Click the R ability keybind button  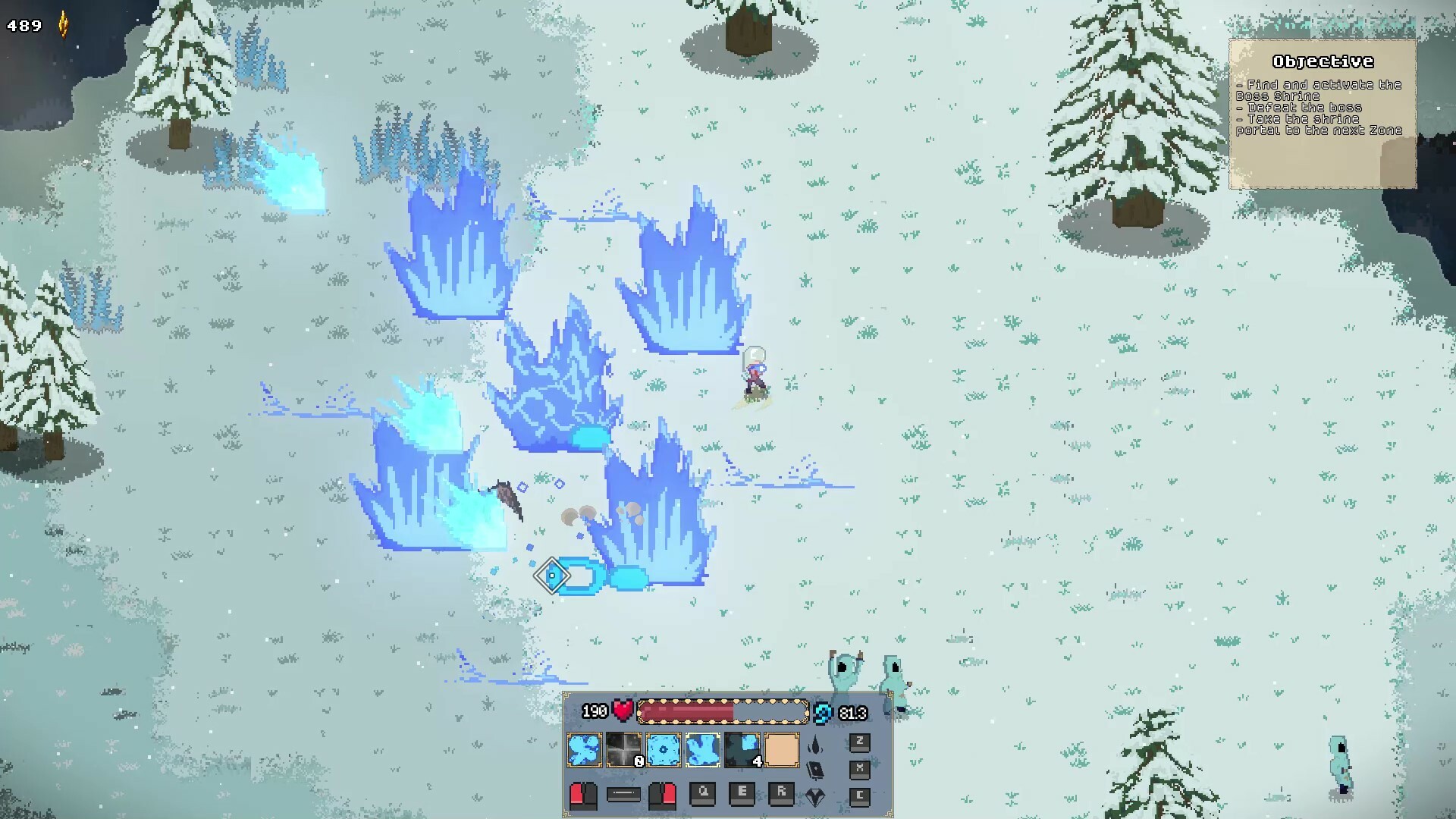coord(780,795)
